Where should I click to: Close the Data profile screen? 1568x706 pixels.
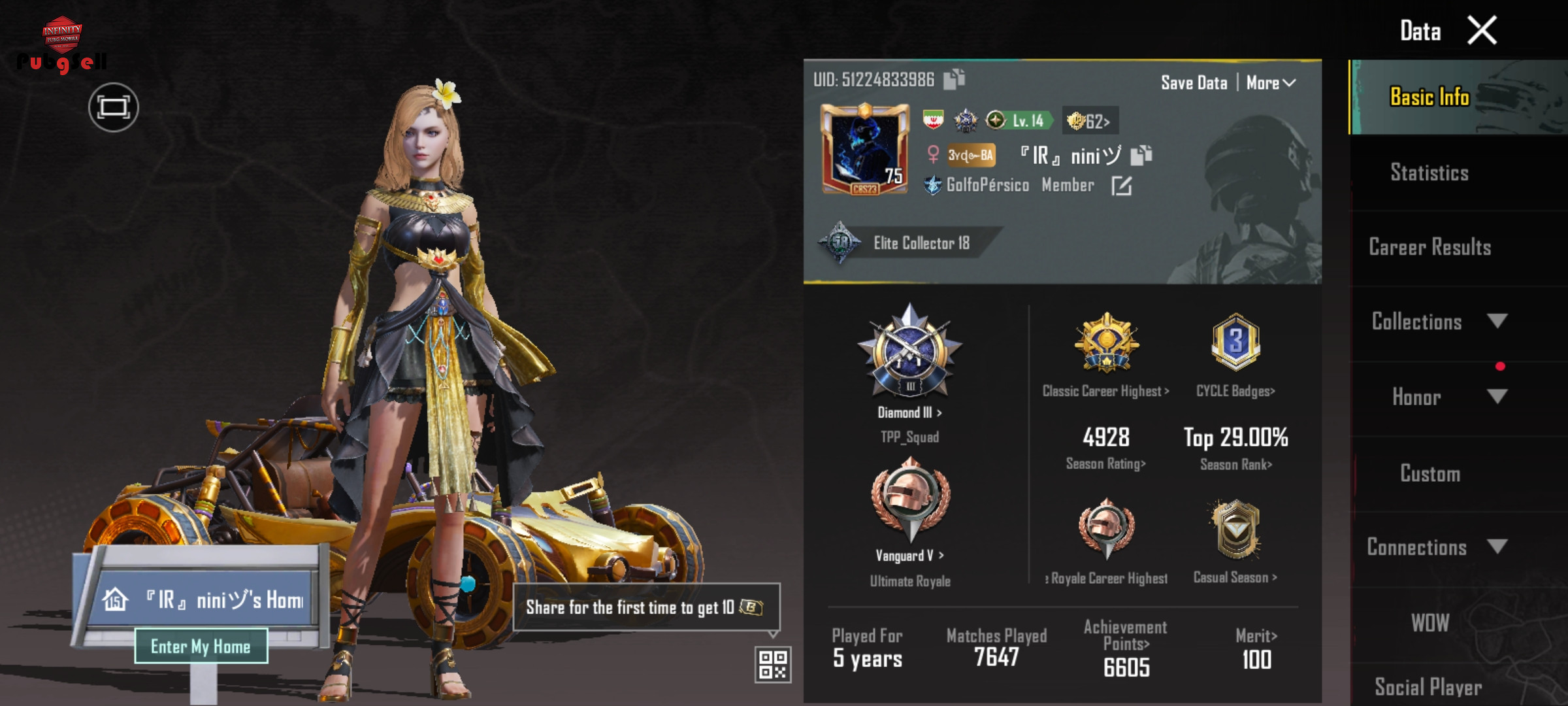pyautogui.click(x=1482, y=31)
